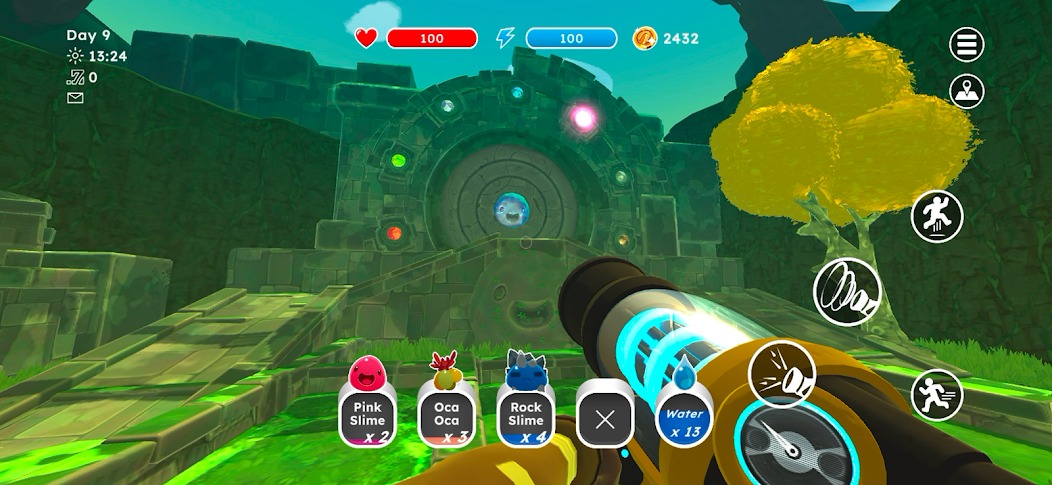Fire the vacpack shoot button
The image size is (1052, 485).
click(x=782, y=374)
